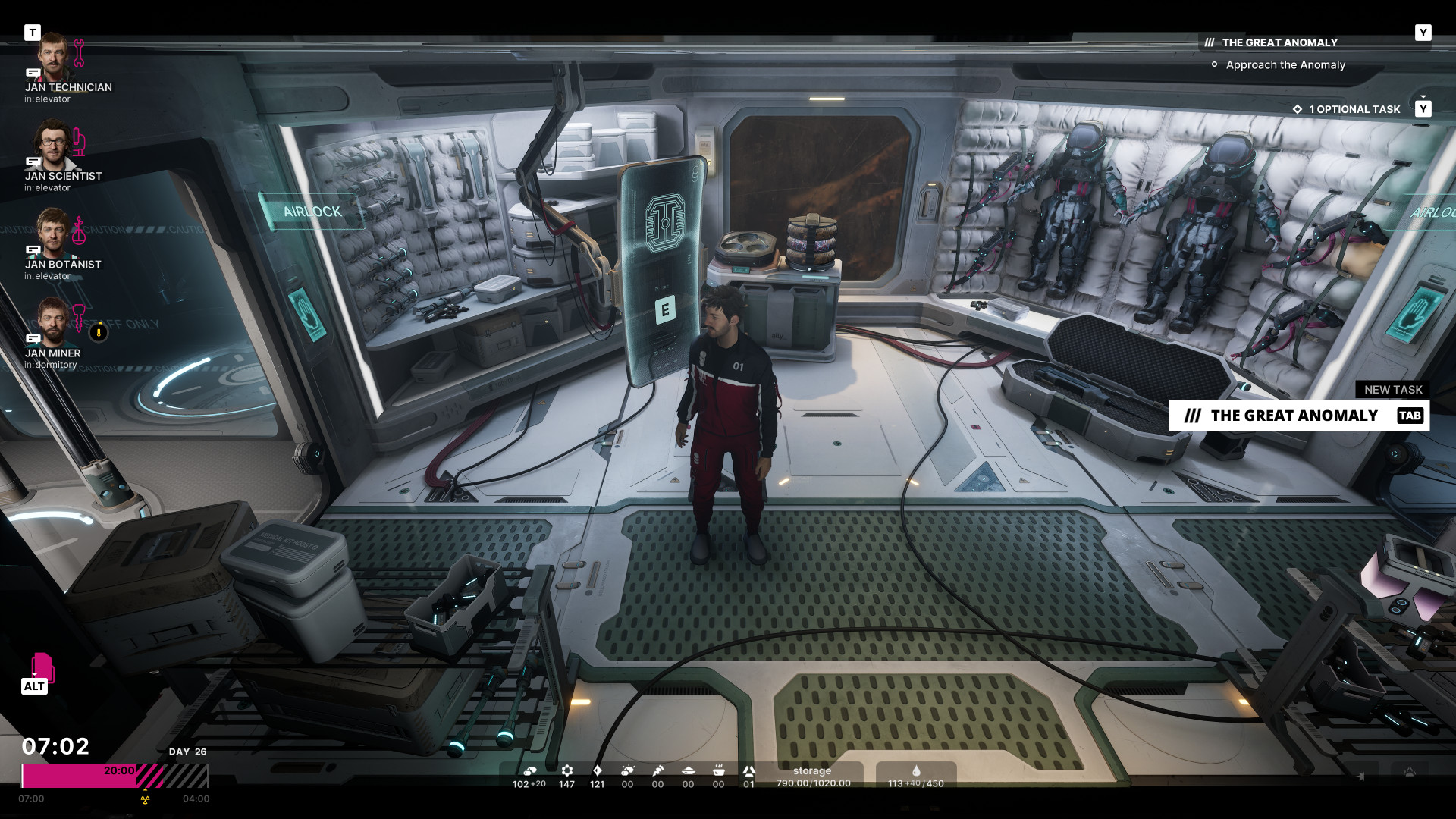1456x819 pixels.
Task: Click the carrot raw food resource icon
Action: click(658, 771)
